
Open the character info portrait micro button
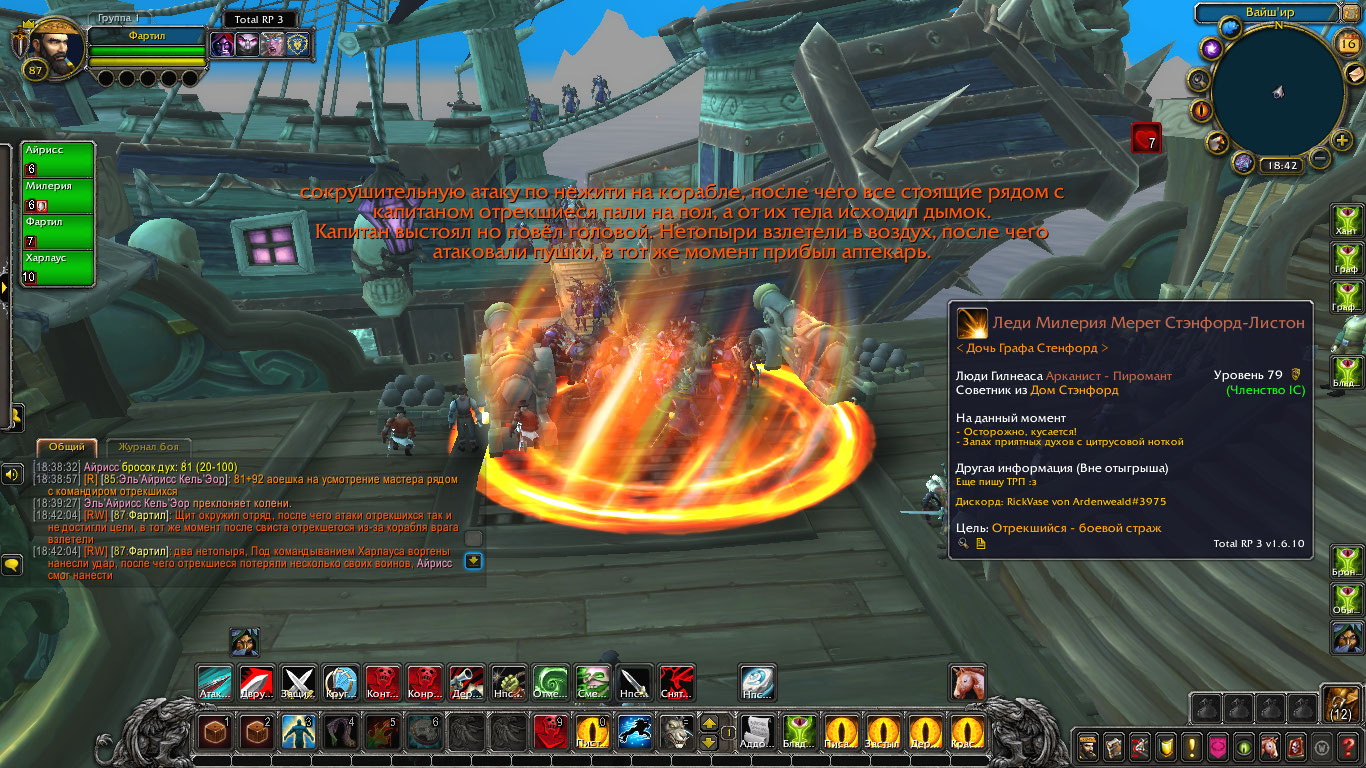click(1087, 746)
